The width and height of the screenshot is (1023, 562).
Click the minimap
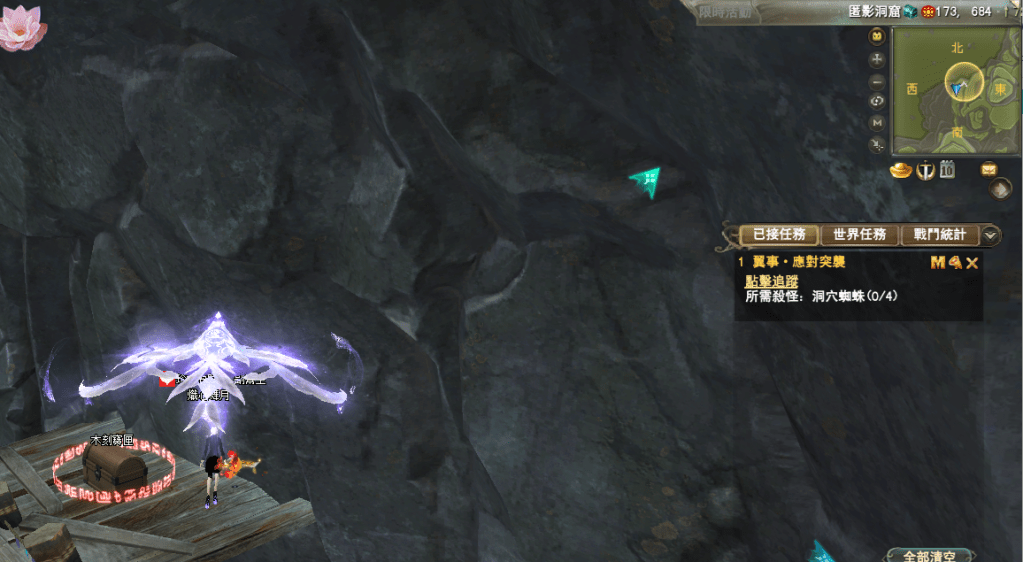pos(956,89)
